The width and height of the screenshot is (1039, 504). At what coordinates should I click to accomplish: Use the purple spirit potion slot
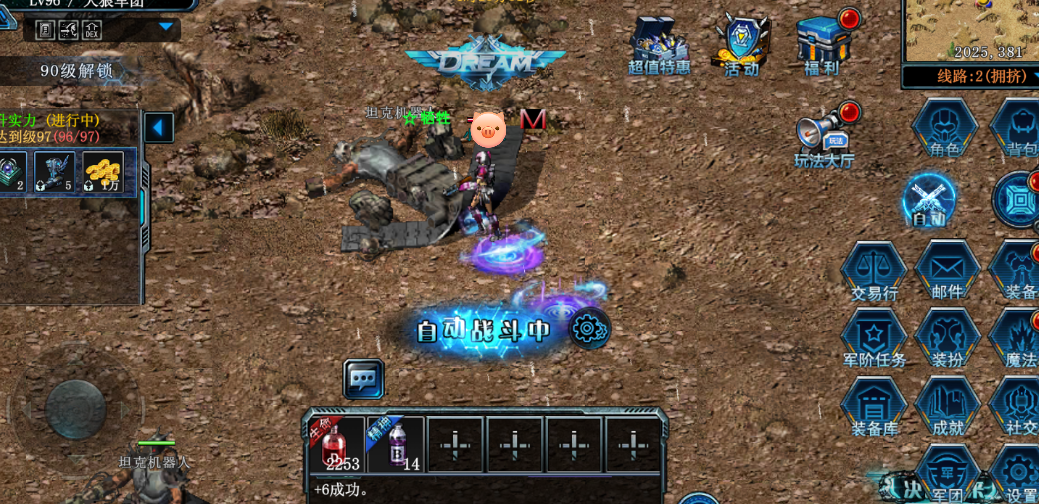coord(397,444)
